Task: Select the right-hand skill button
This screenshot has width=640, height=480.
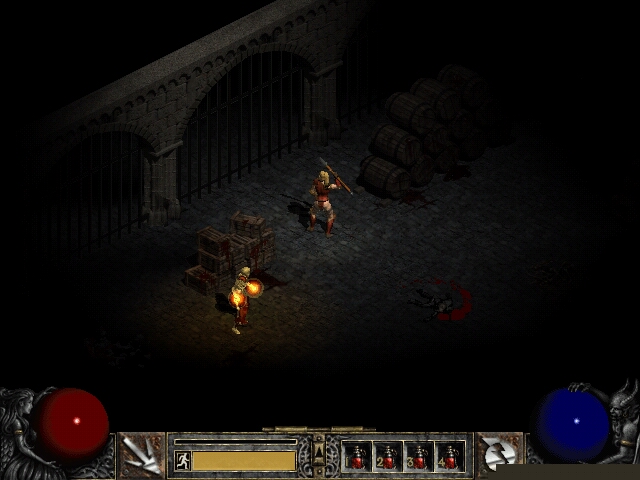Action: [x=498, y=455]
